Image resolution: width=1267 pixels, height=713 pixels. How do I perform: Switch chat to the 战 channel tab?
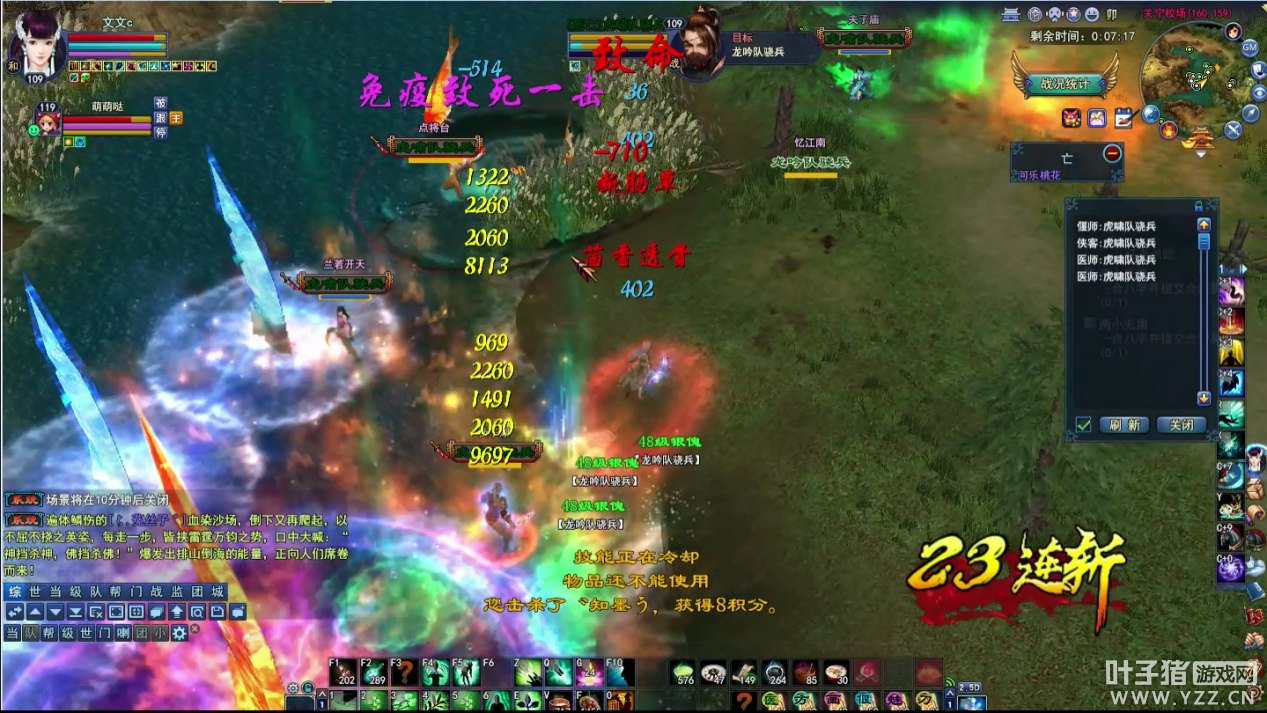coord(155,592)
